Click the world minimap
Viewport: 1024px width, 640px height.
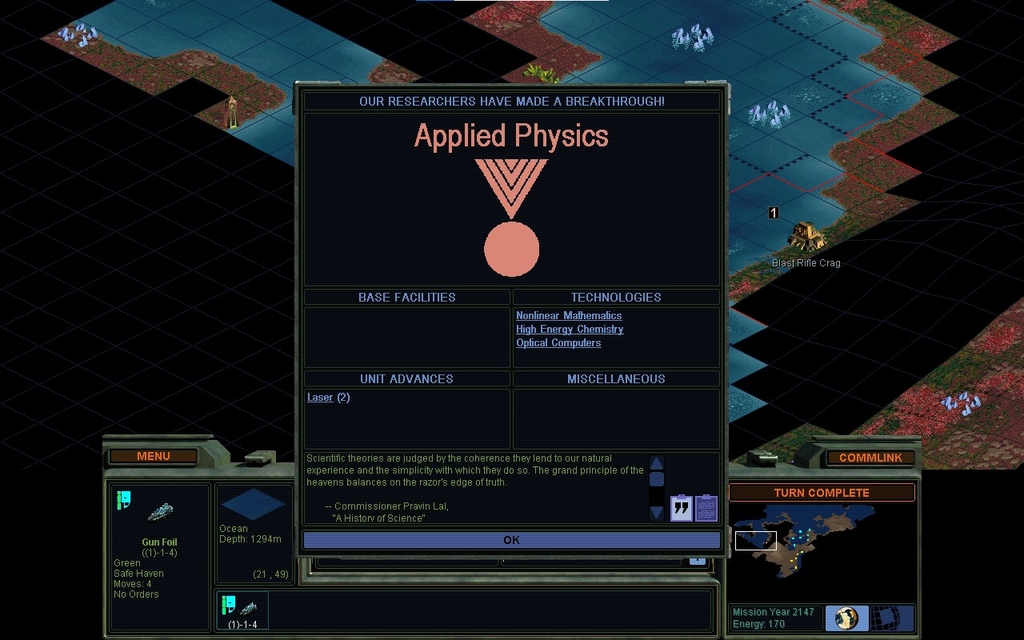pyautogui.click(x=810, y=545)
